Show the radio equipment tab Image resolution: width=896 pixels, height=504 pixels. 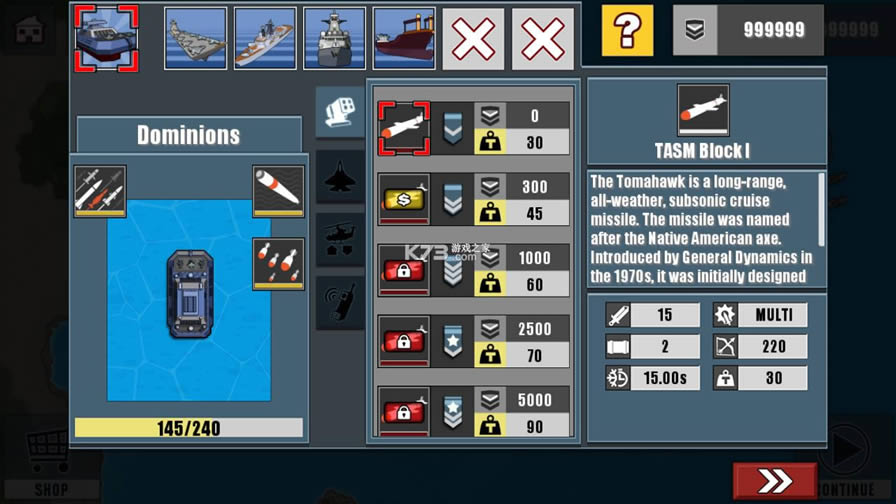click(340, 302)
